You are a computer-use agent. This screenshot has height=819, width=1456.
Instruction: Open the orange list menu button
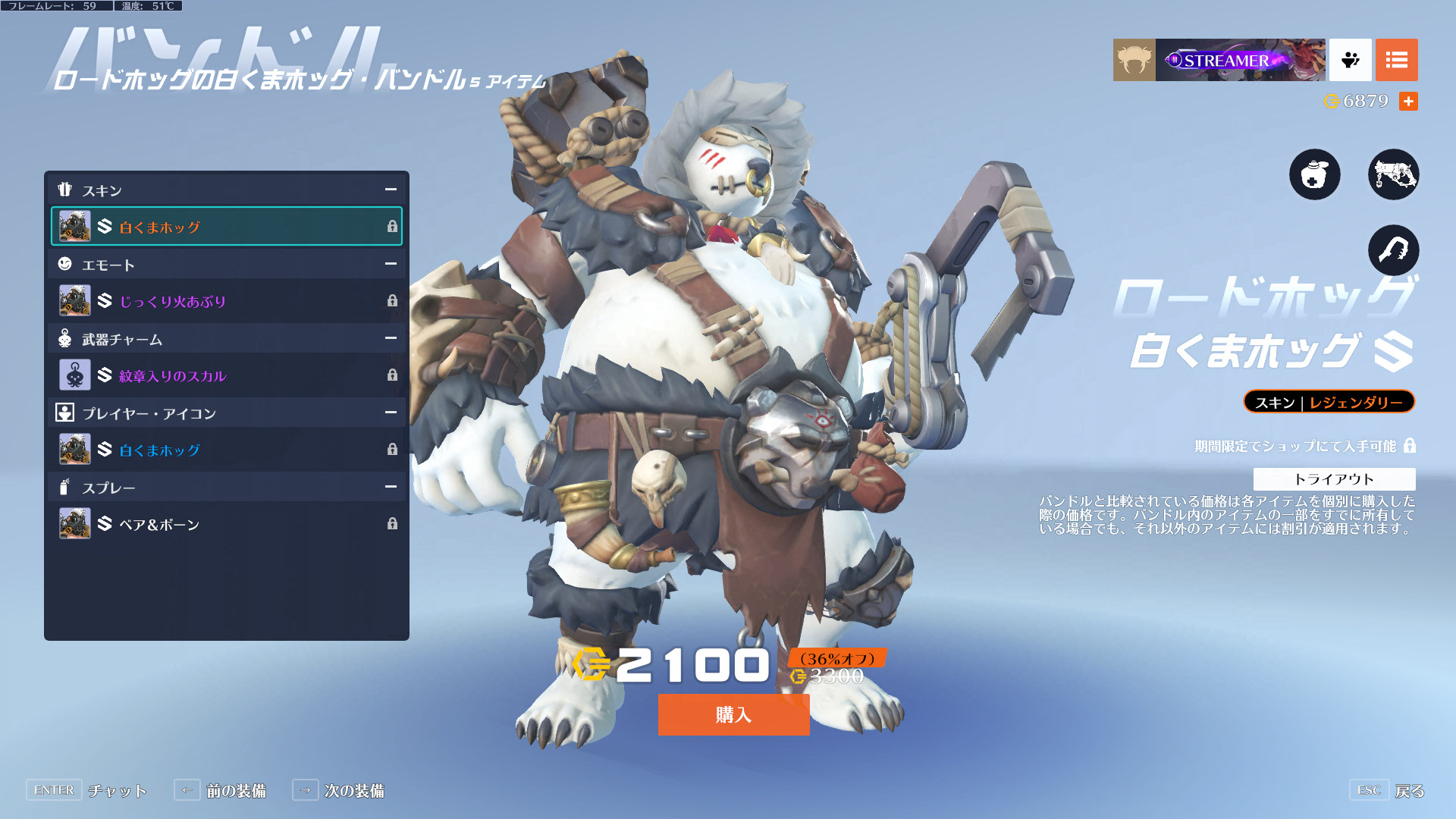[1396, 60]
